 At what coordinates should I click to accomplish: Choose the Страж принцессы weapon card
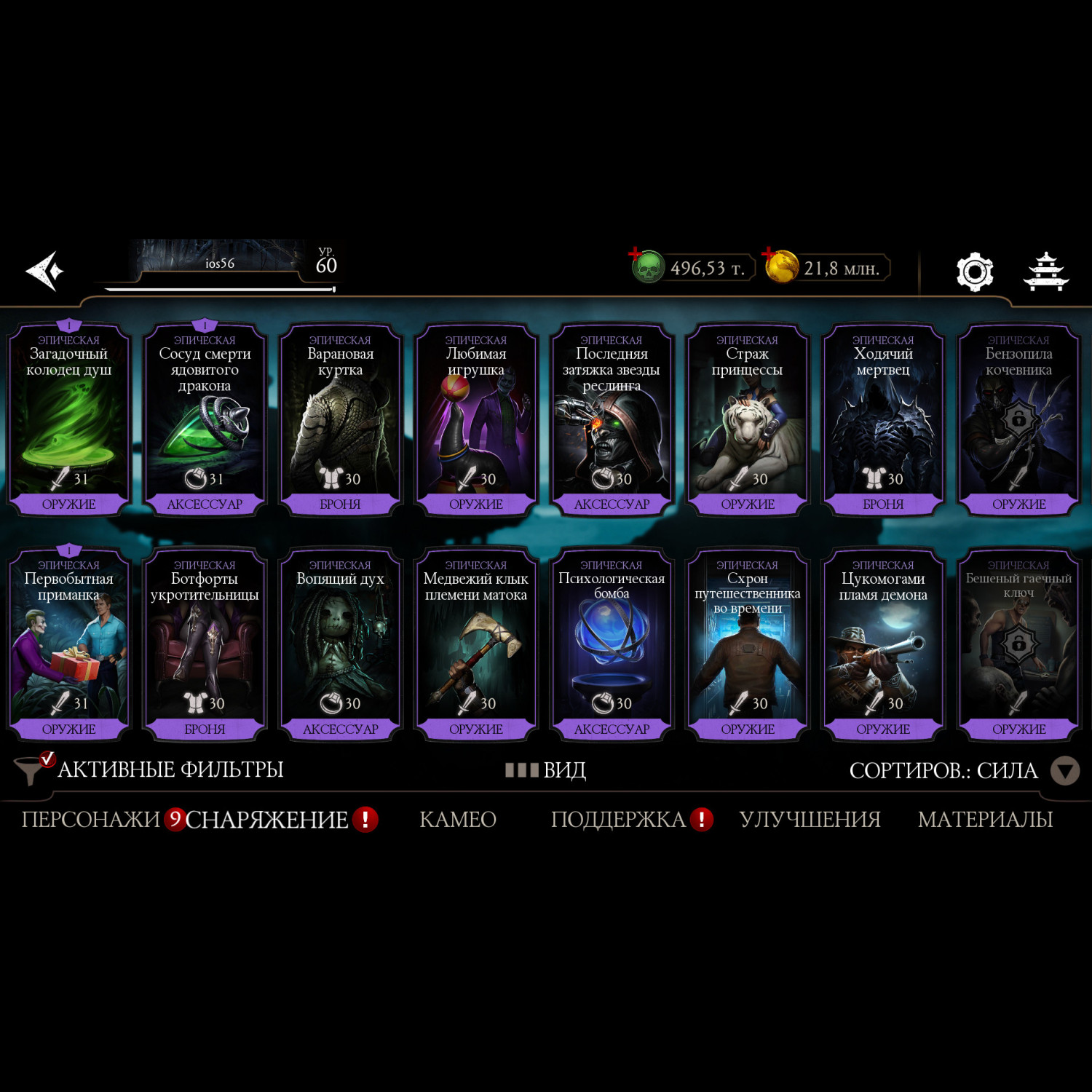coord(748,420)
